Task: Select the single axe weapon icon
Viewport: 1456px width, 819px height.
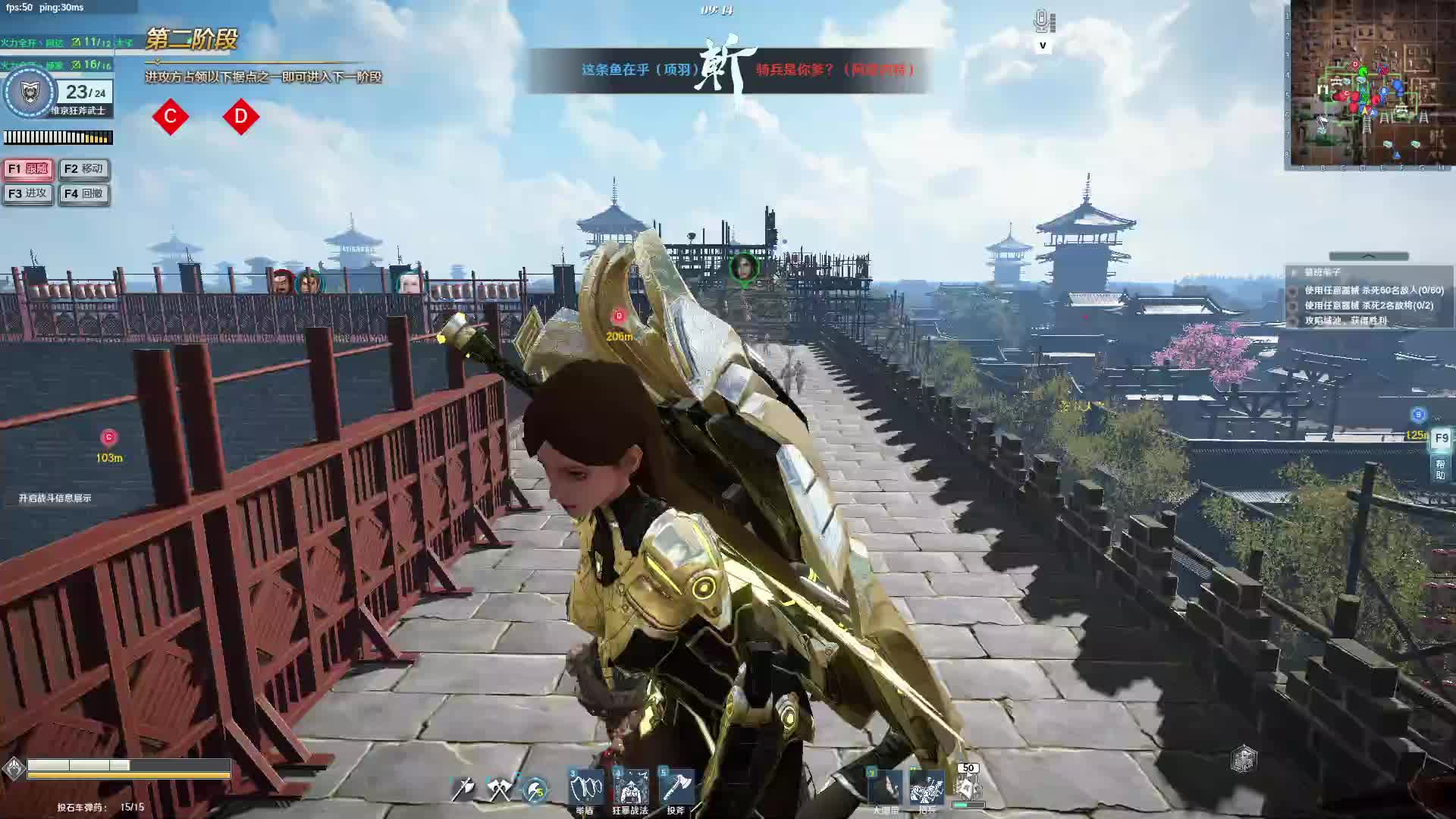Action: pos(463,789)
